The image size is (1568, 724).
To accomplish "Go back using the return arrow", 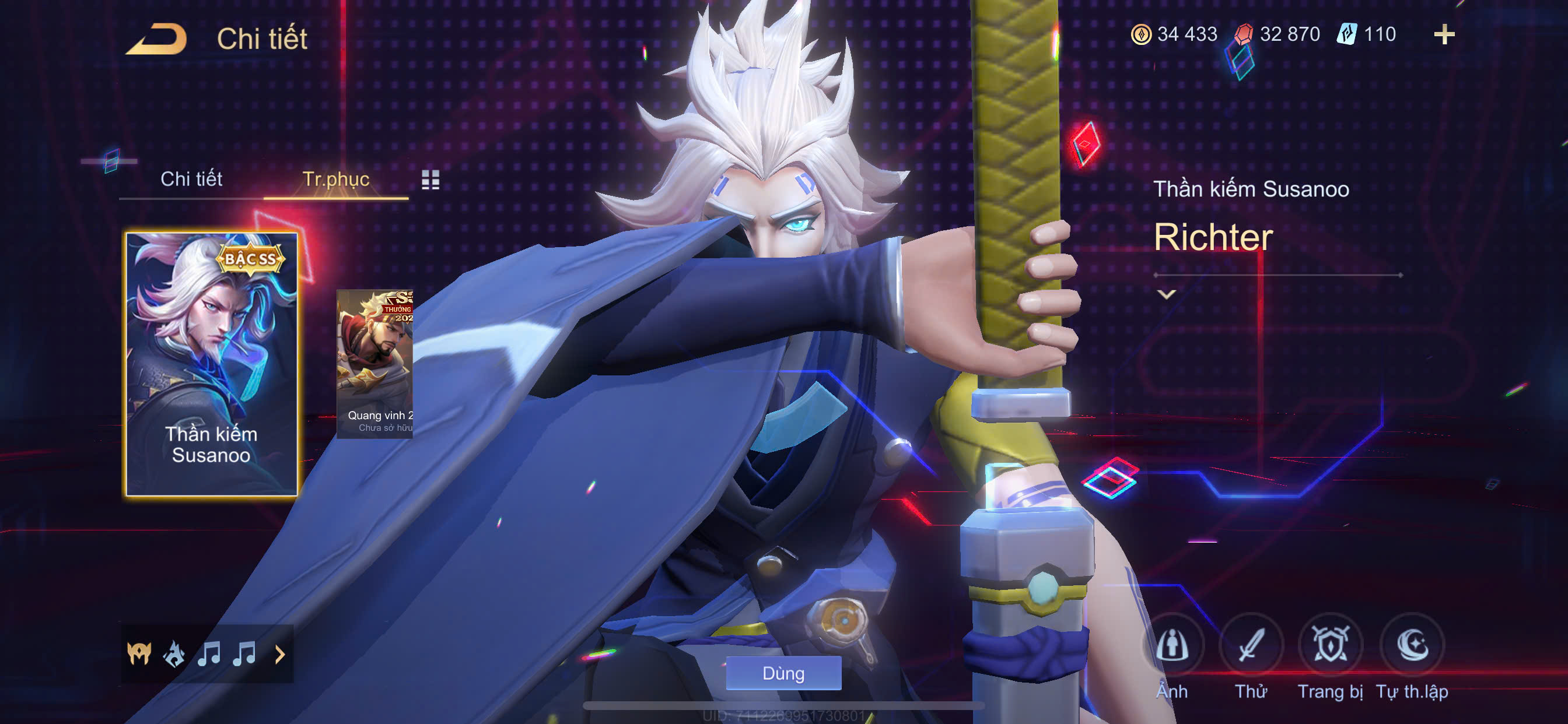I will pos(156,39).
